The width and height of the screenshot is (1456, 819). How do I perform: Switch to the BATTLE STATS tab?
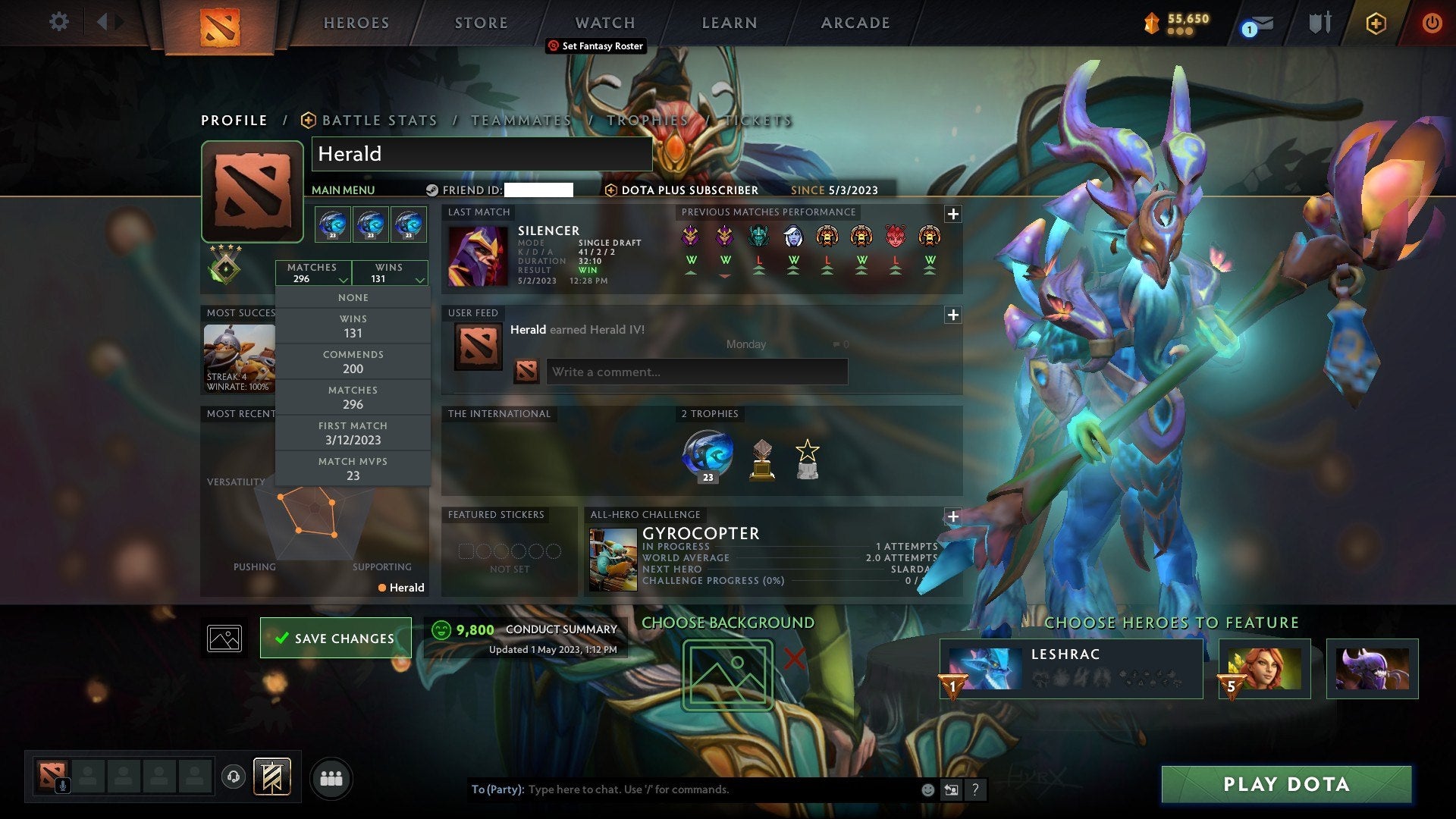coord(378,120)
